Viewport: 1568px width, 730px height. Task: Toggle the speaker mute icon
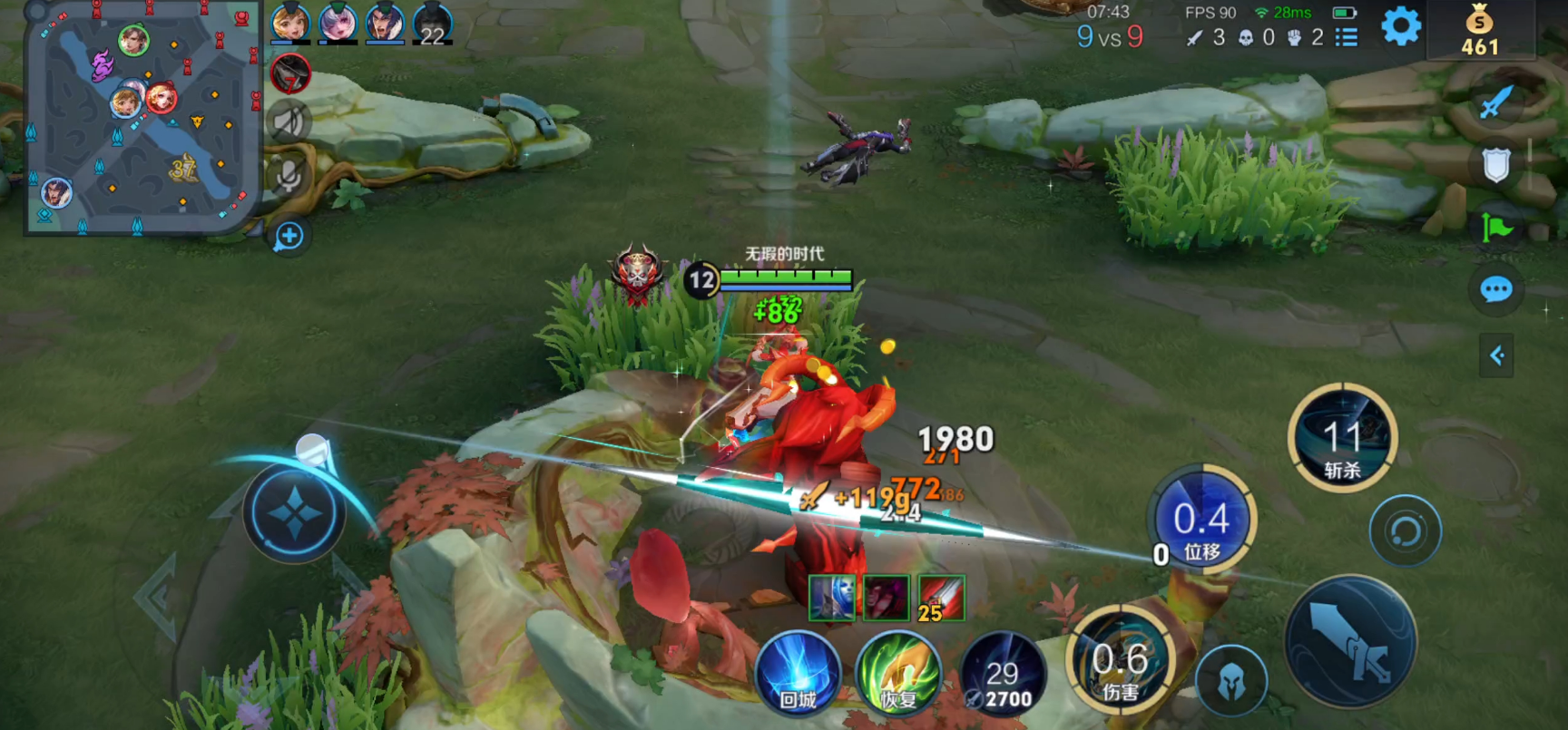tap(289, 122)
